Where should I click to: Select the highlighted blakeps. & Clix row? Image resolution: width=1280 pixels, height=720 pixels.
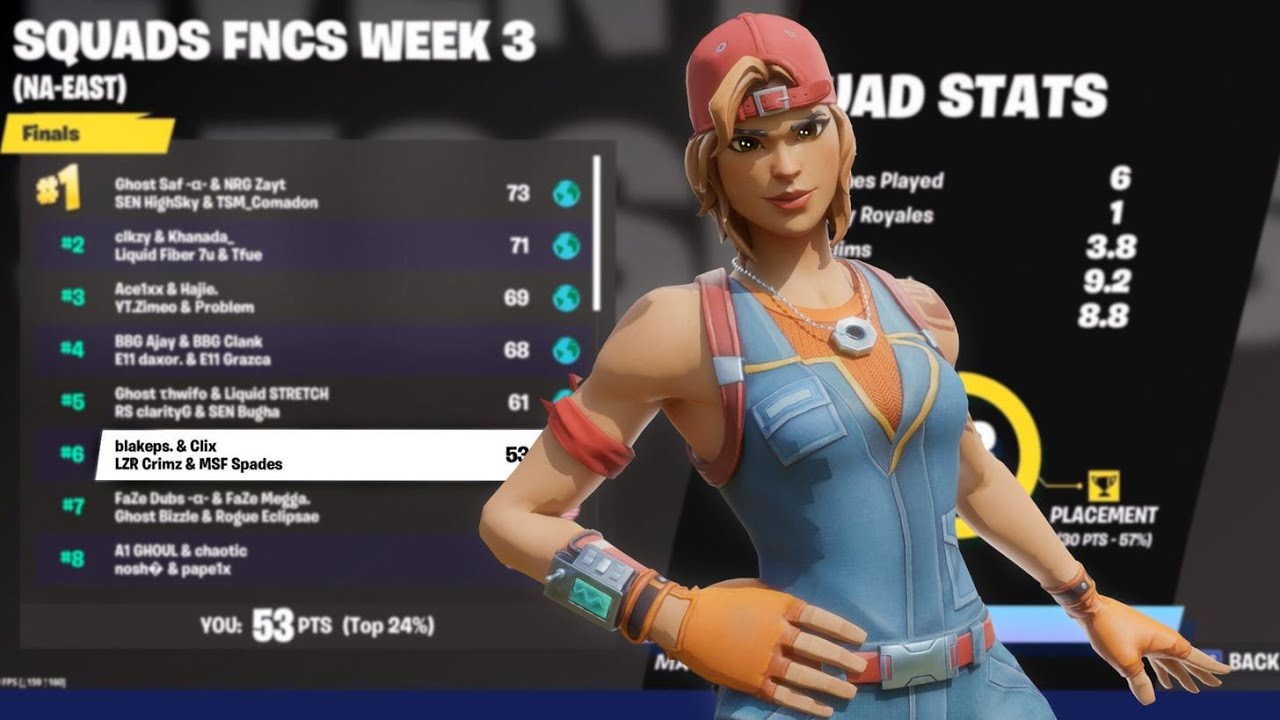300,452
